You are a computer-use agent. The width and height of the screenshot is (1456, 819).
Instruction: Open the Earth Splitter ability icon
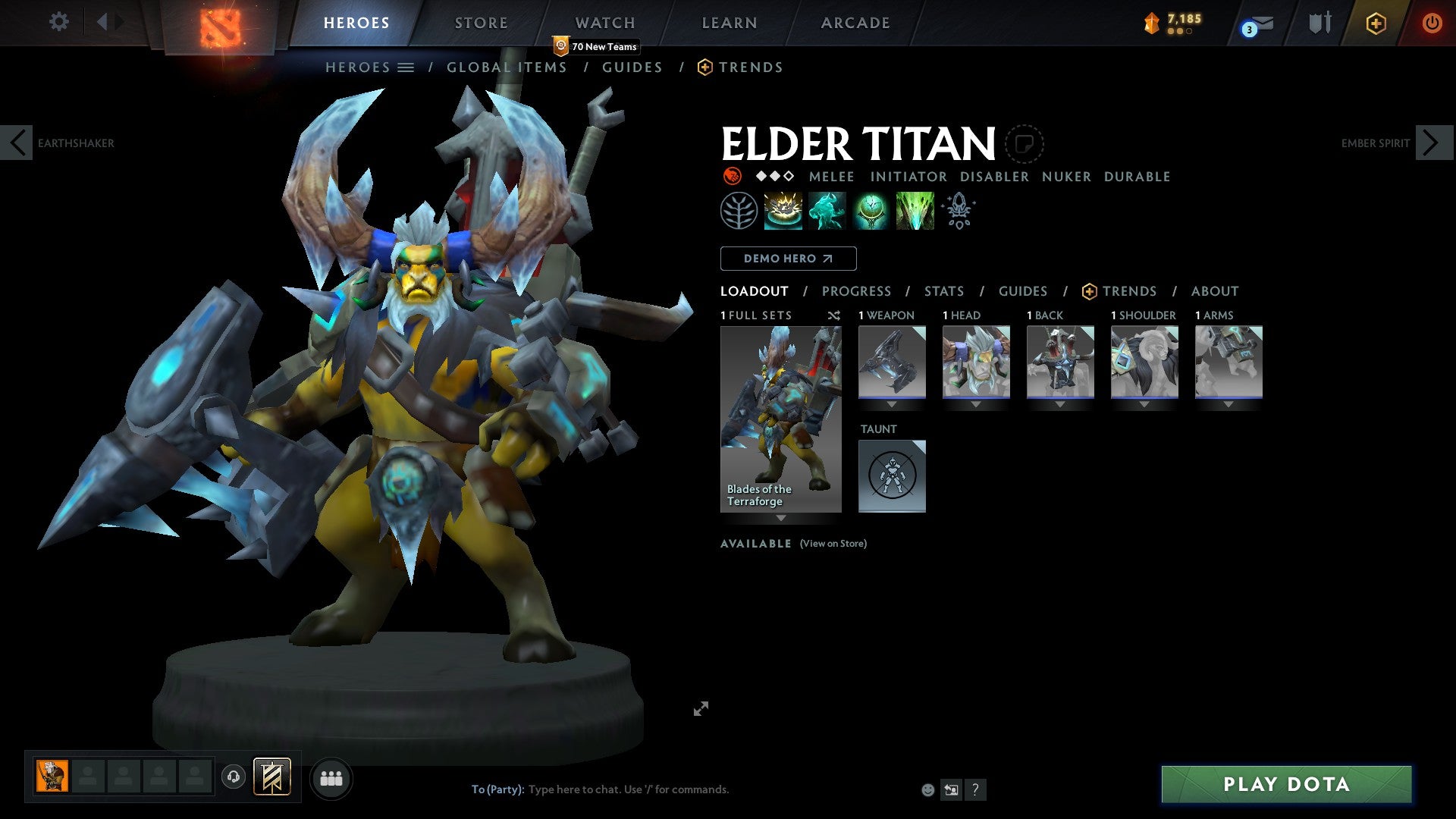click(914, 210)
